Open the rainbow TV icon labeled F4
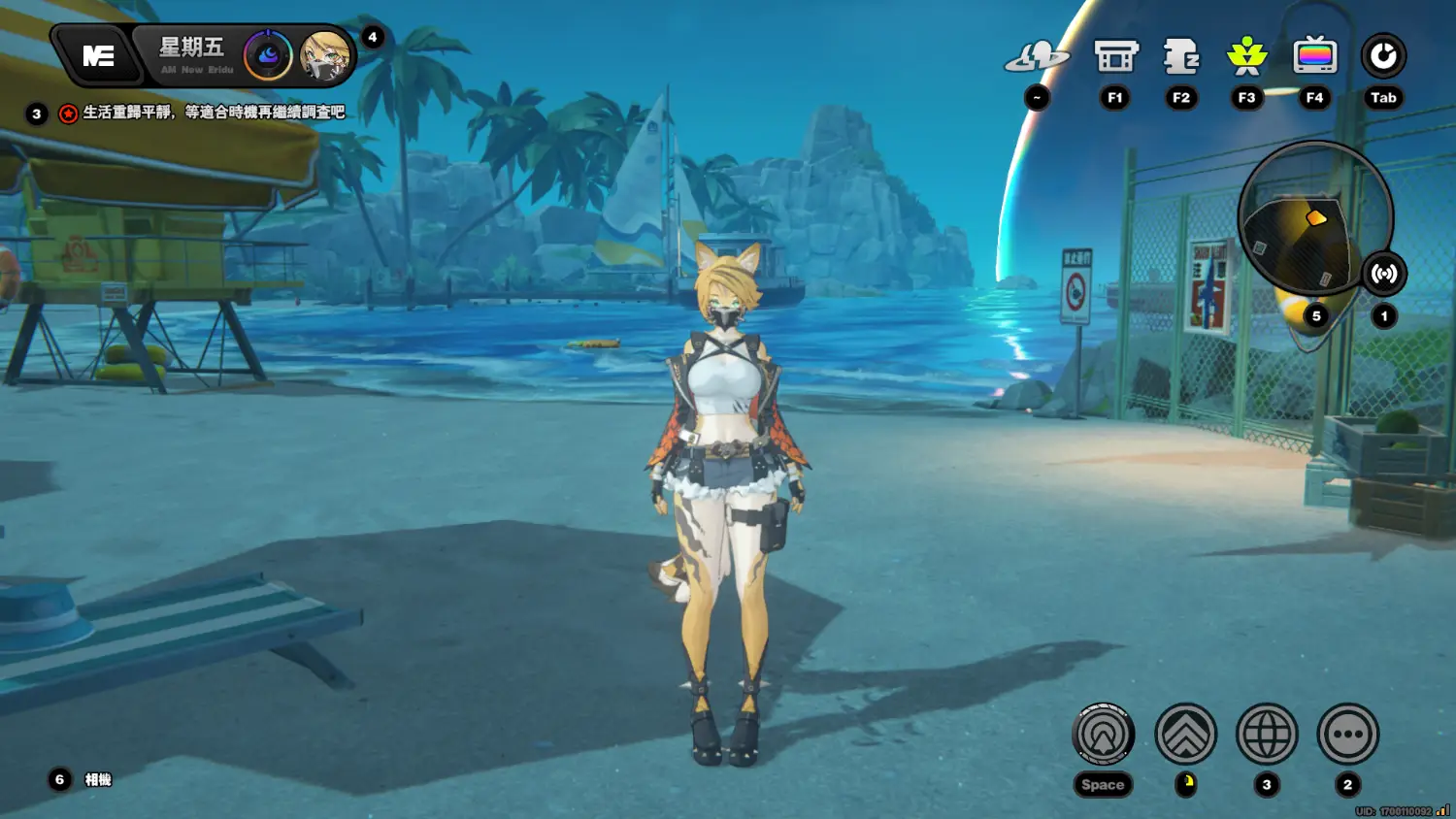The height and width of the screenshot is (819, 1456). tap(1314, 56)
